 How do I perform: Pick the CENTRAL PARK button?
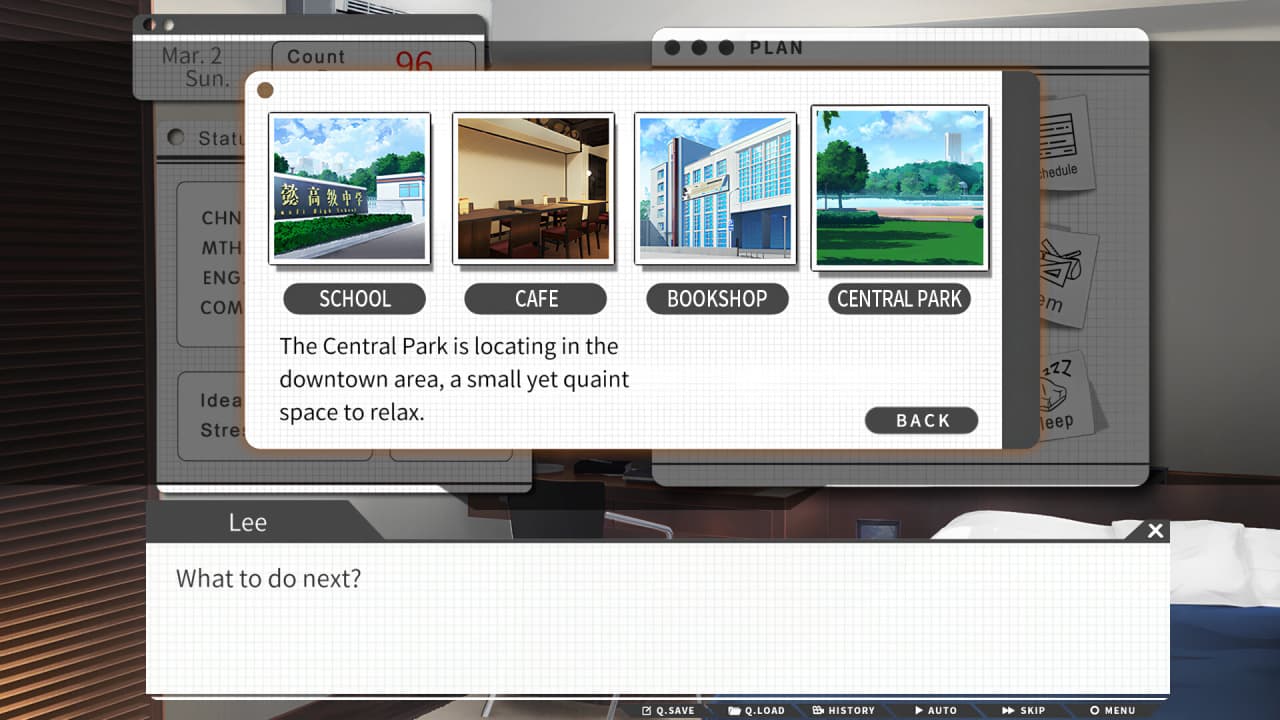click(899, 299)
